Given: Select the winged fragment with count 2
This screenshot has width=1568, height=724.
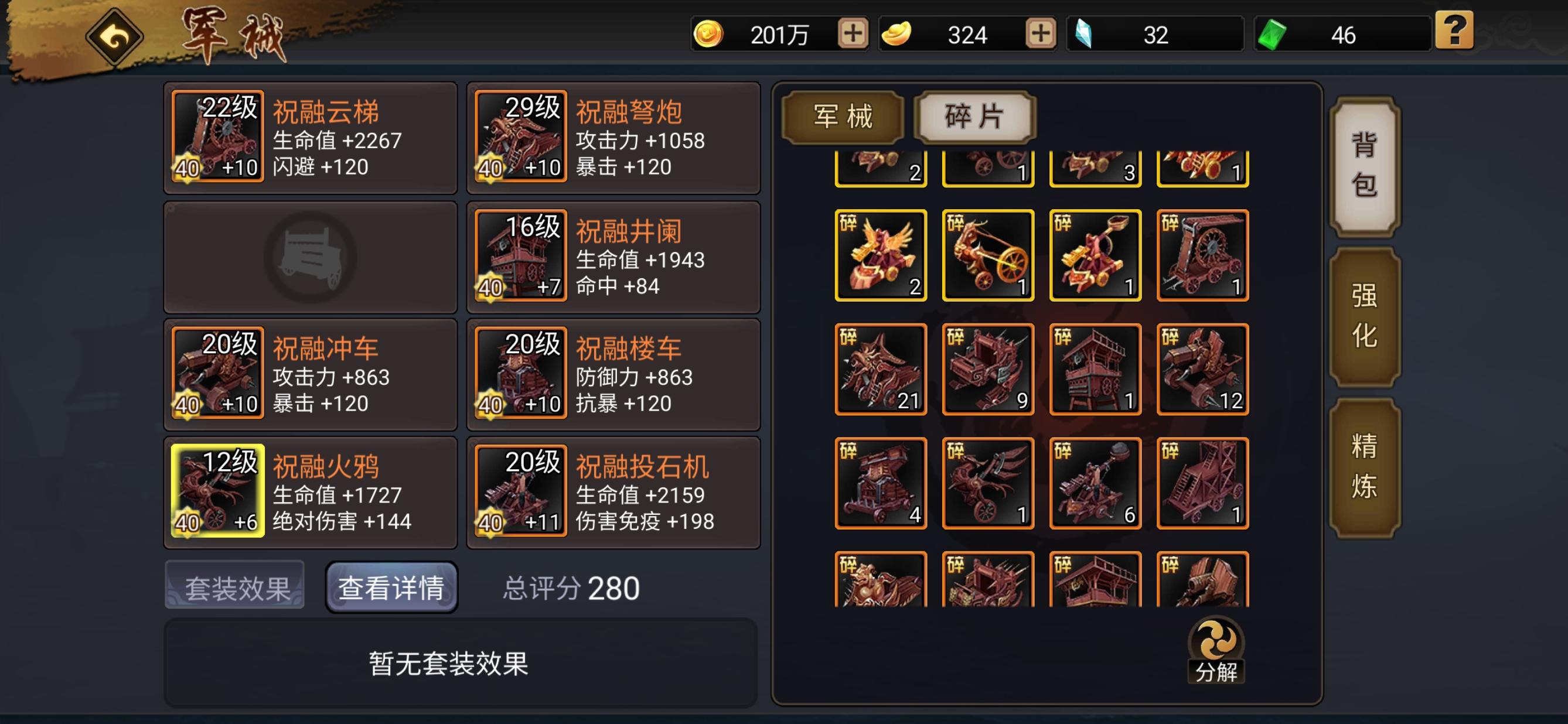Looking at the screenshot, I should coord(881,254).
